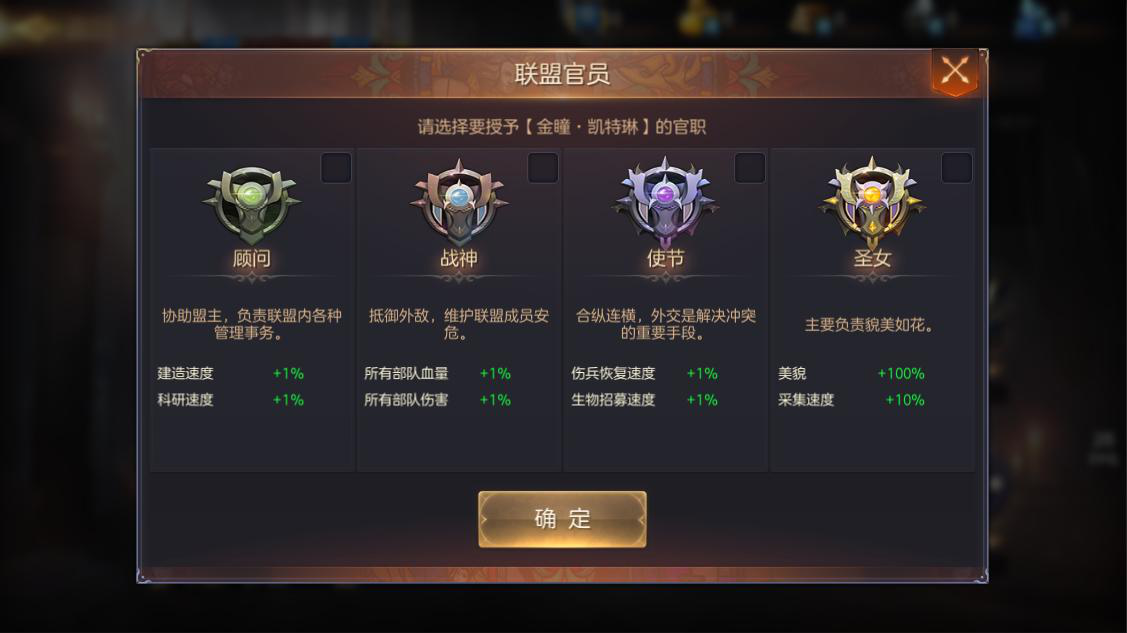Screen dimensions: 1127x633
Task: Close the 联盟官员 dialog
Action: coord(955,71)
